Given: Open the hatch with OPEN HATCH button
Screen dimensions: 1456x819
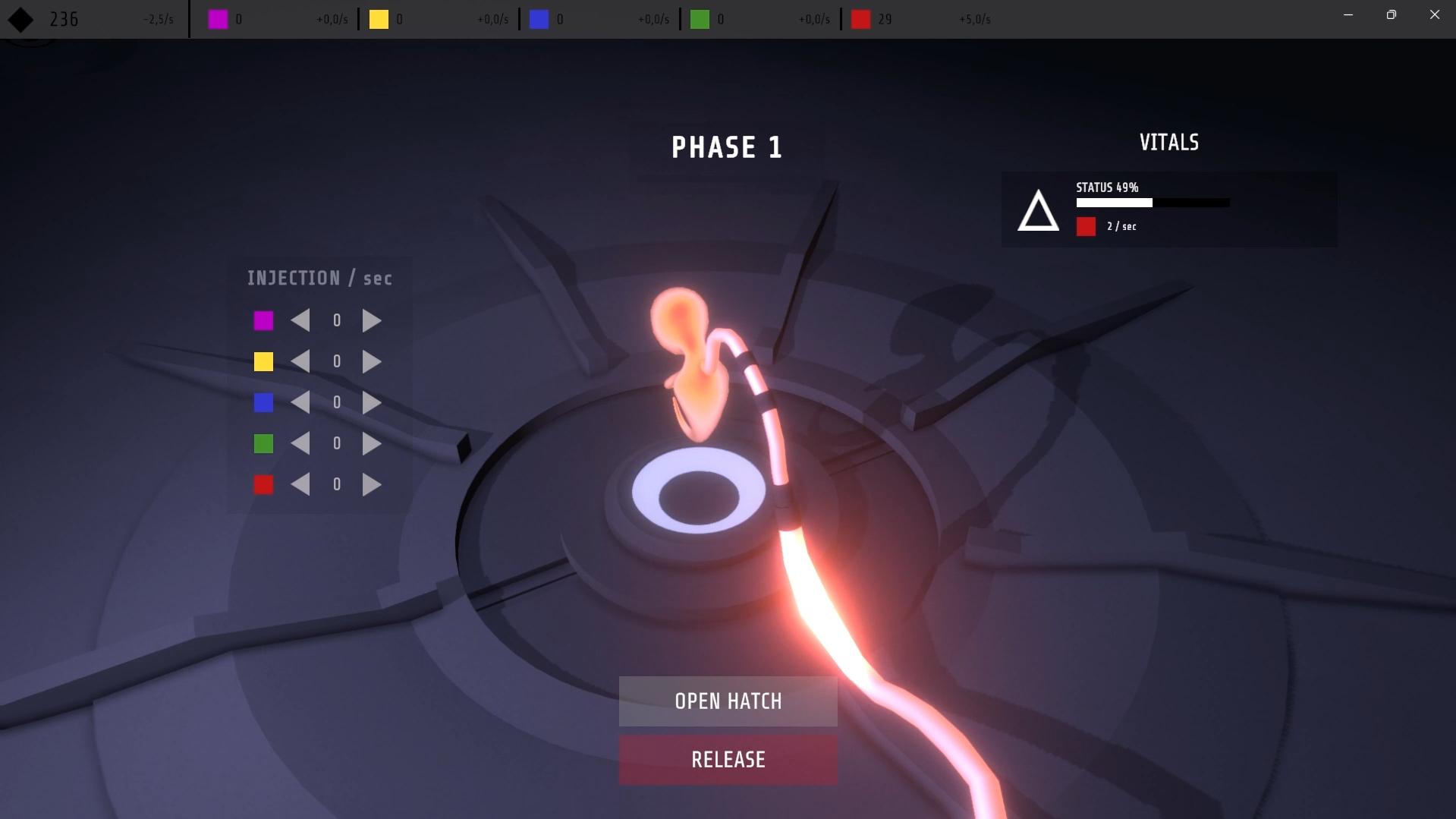Looking at the screenshot, I should pyautogui.click(x=728, y=701).
